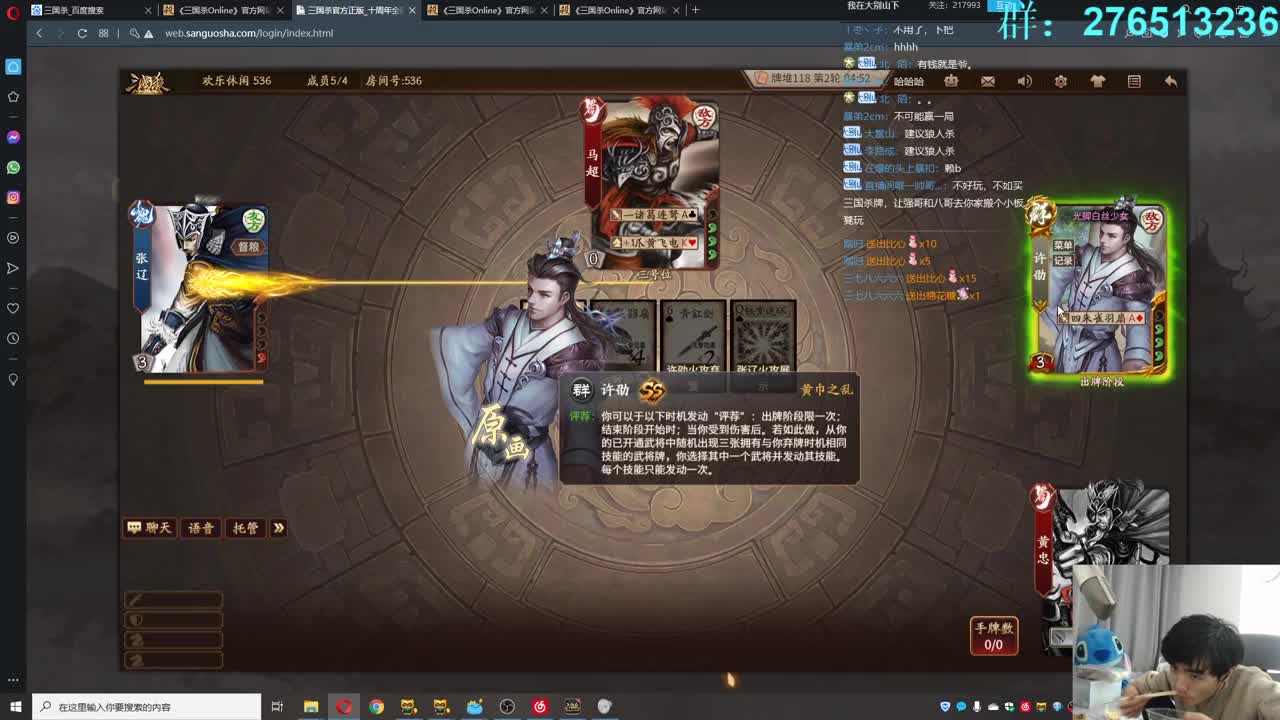
Task: Expand the » chevron next to 托管
Action: [x=278, y=528]
